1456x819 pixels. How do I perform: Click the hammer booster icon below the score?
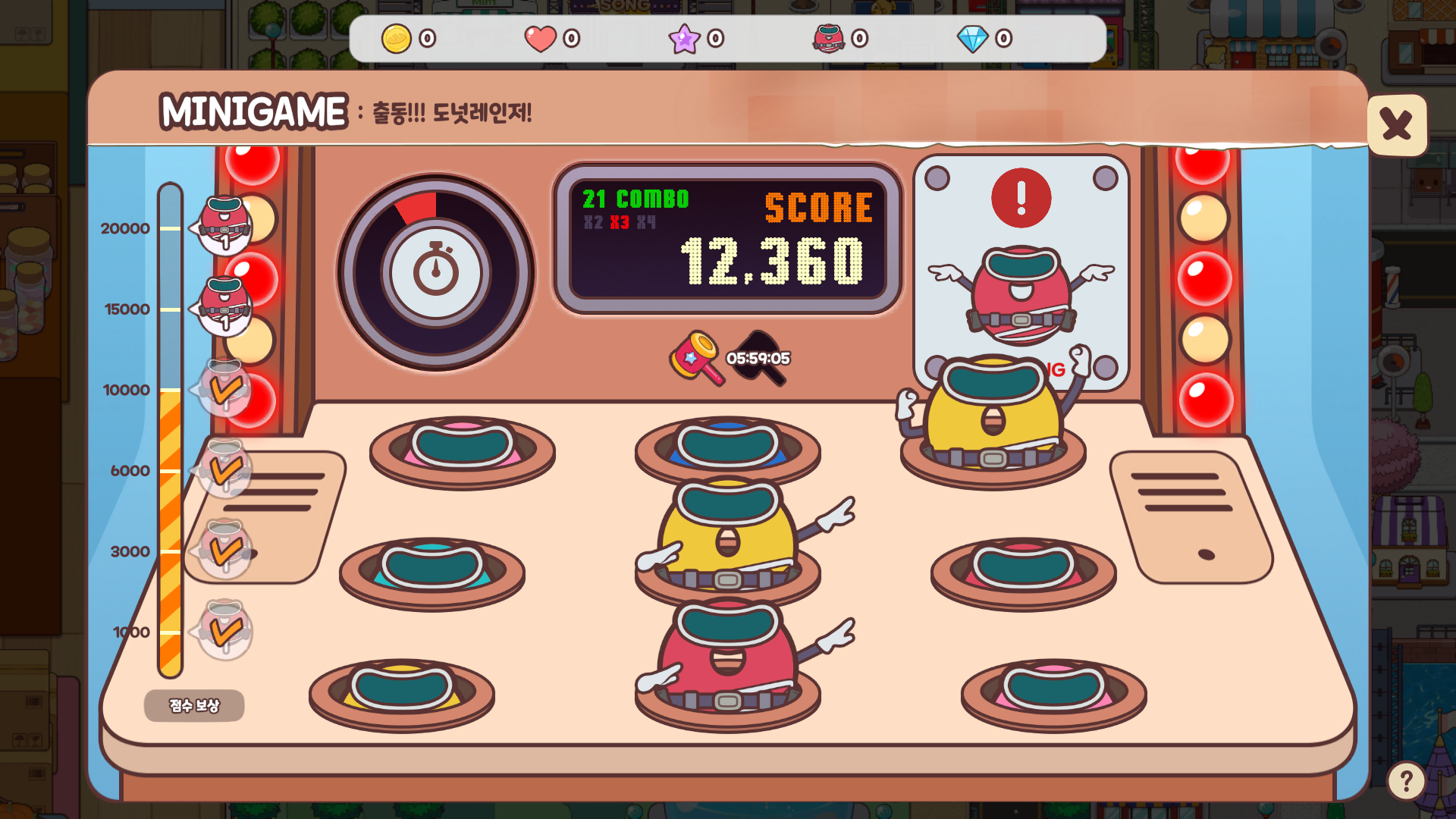(x=695, y=358)
